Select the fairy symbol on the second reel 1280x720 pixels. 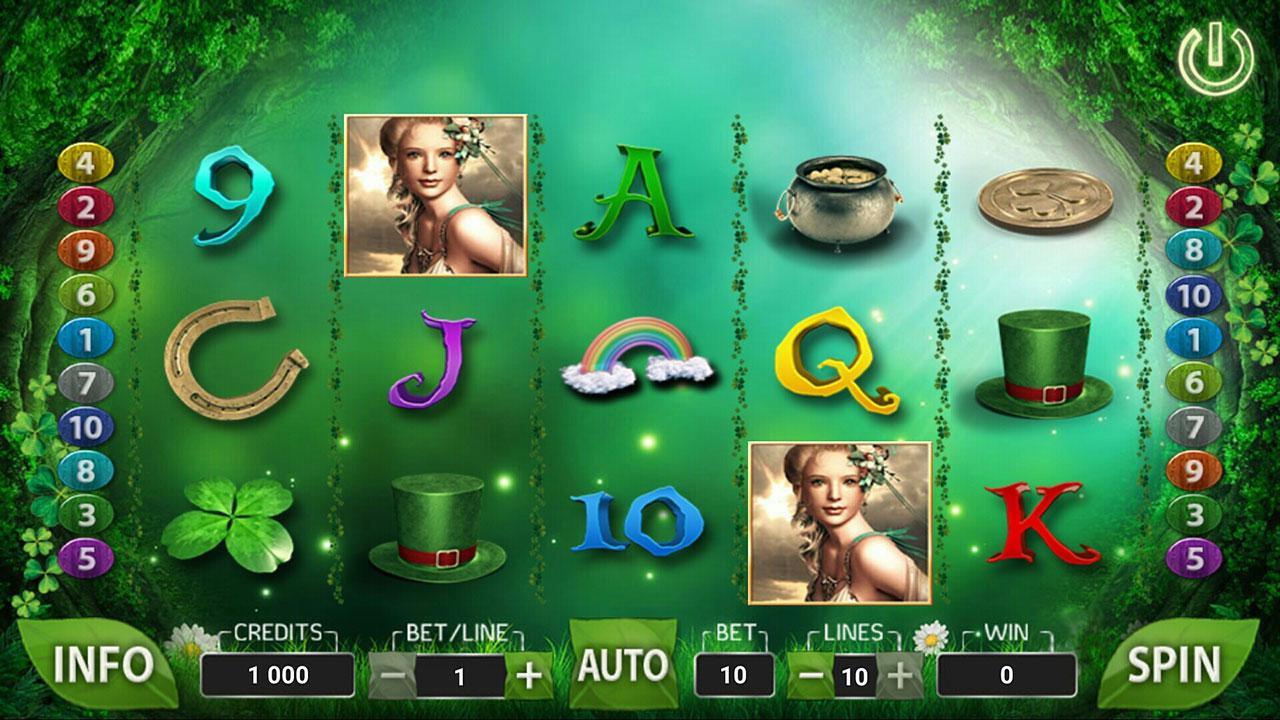pos(435,195)
